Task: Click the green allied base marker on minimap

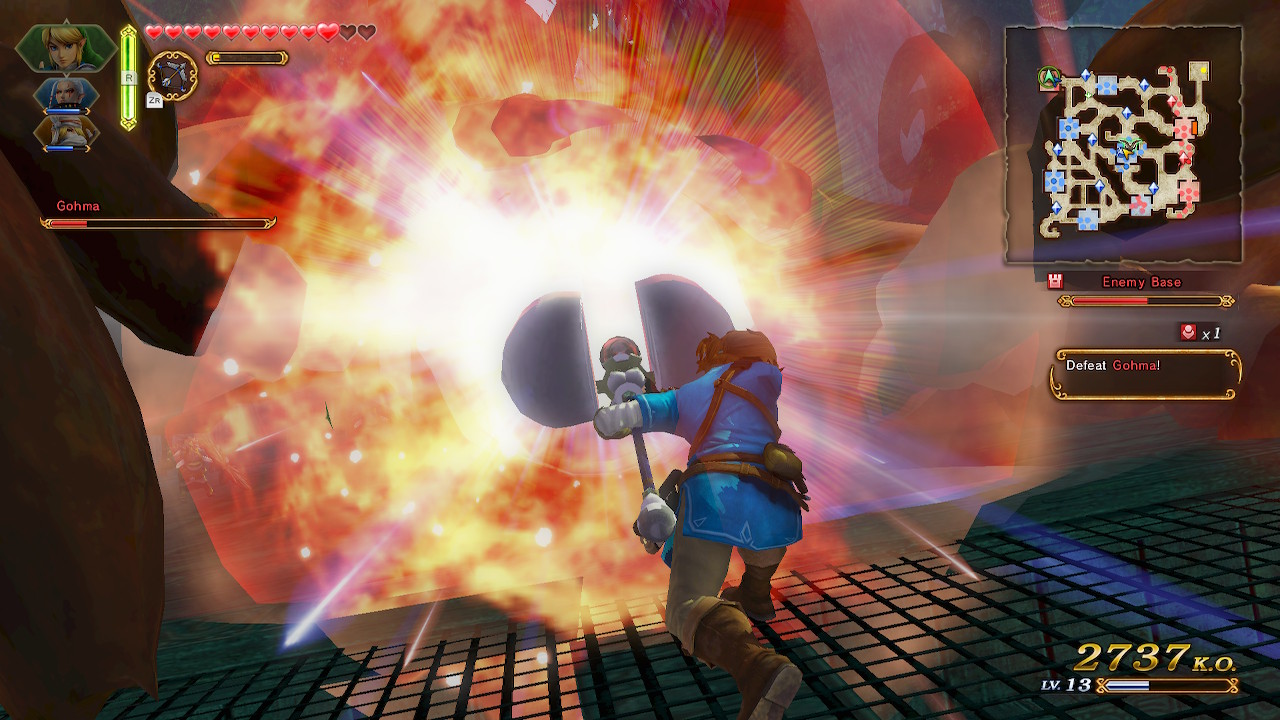Action: (x=1048, y=76)
